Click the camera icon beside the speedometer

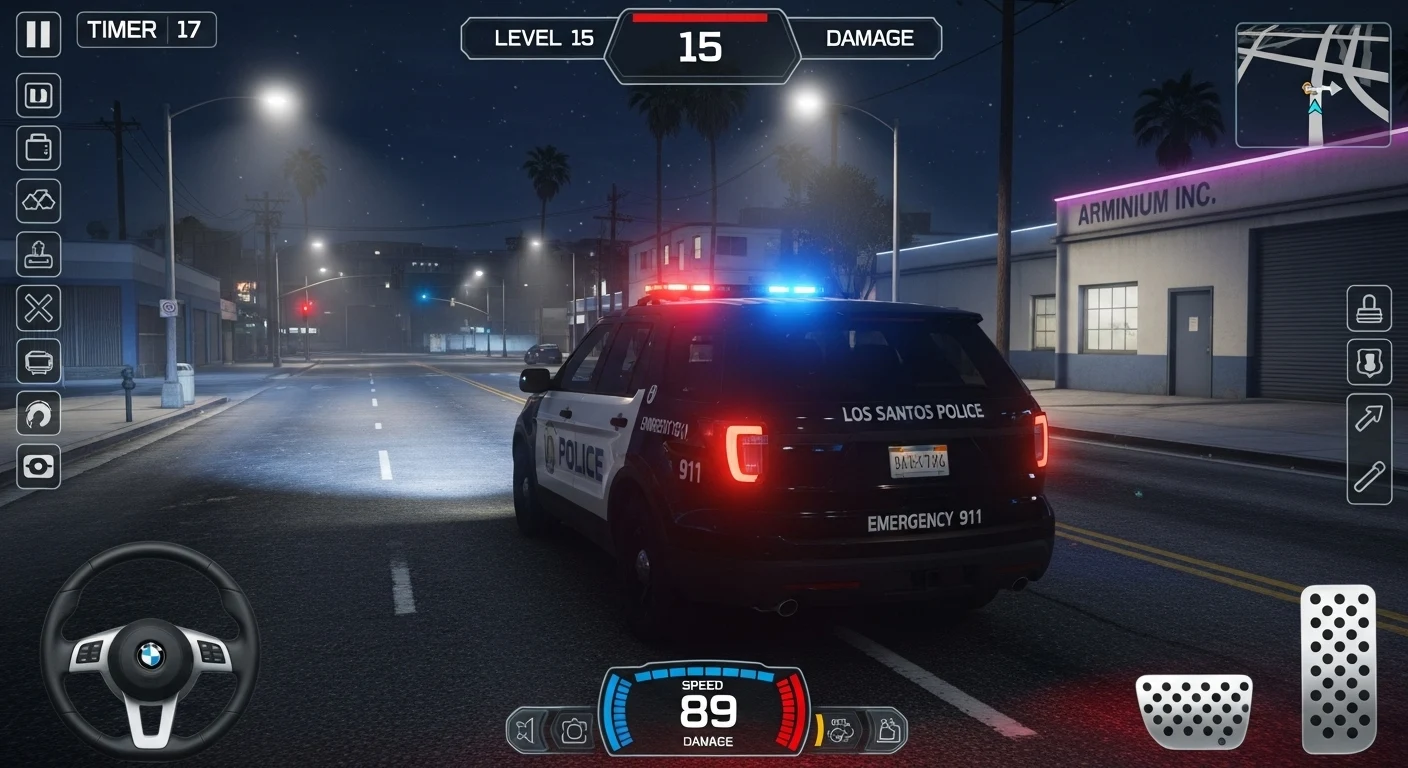pos(574,730)
